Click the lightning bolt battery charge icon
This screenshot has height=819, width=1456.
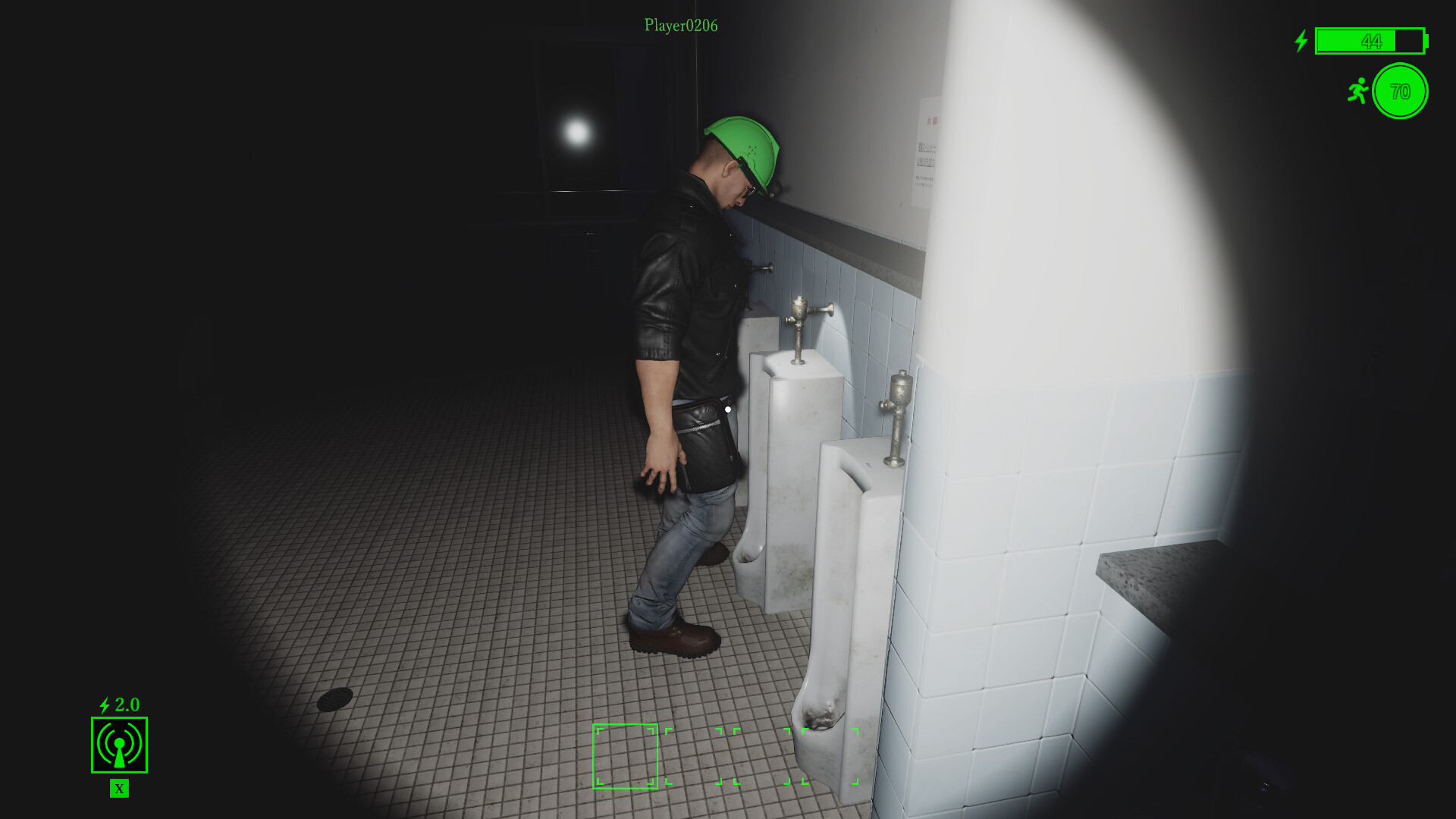1300,42
